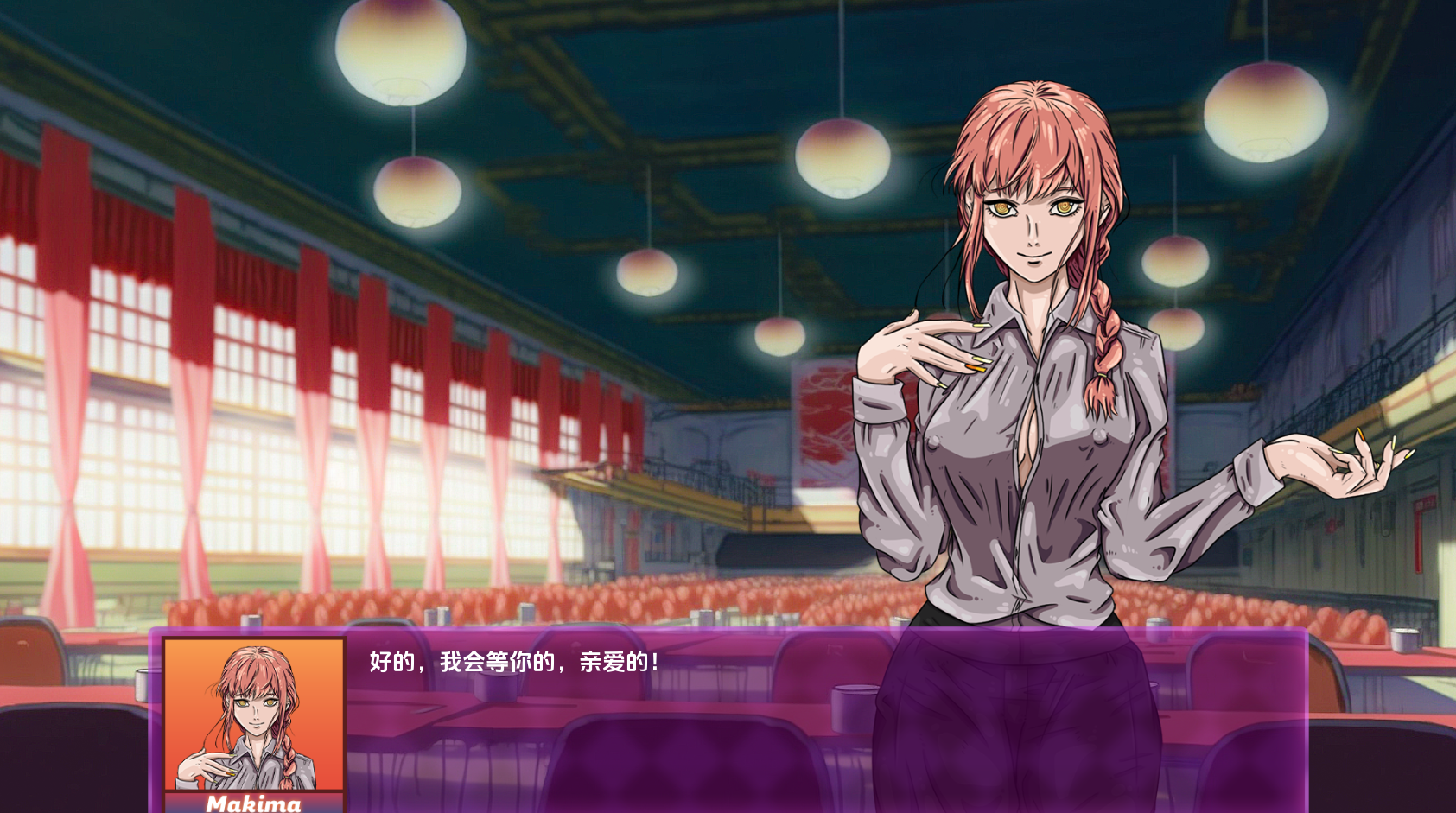The width and height of the screenshot is (1456, 813).
Task: Click the exclamation mark ending the dialogue
Action: click(657, 661)
